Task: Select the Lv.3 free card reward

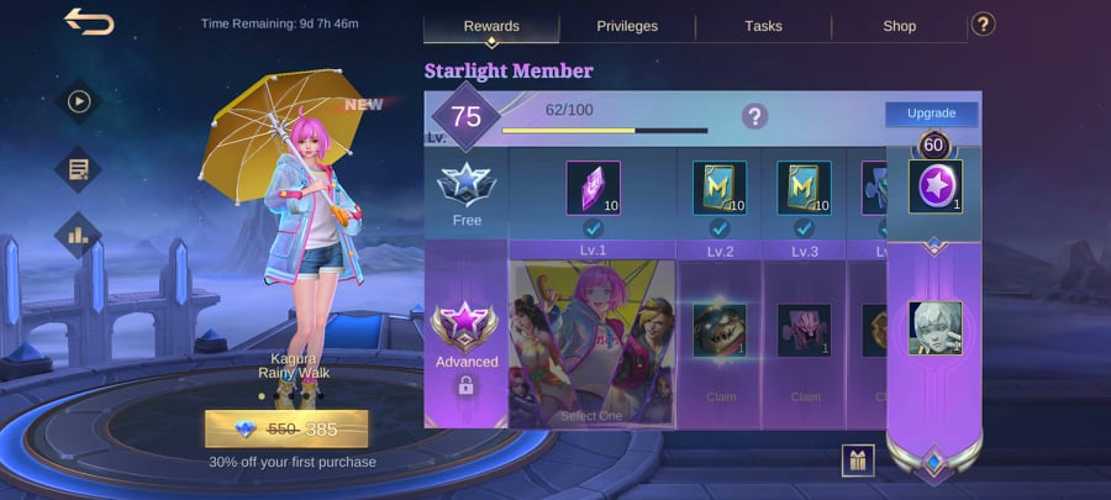Action: point(804,188)
